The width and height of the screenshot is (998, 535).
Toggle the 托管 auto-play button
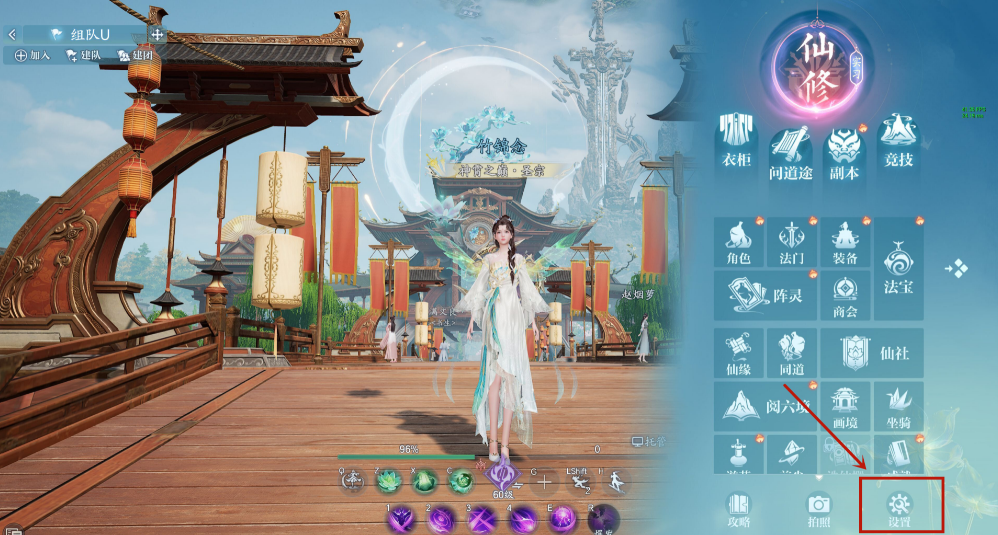click(x=649, y=441)
